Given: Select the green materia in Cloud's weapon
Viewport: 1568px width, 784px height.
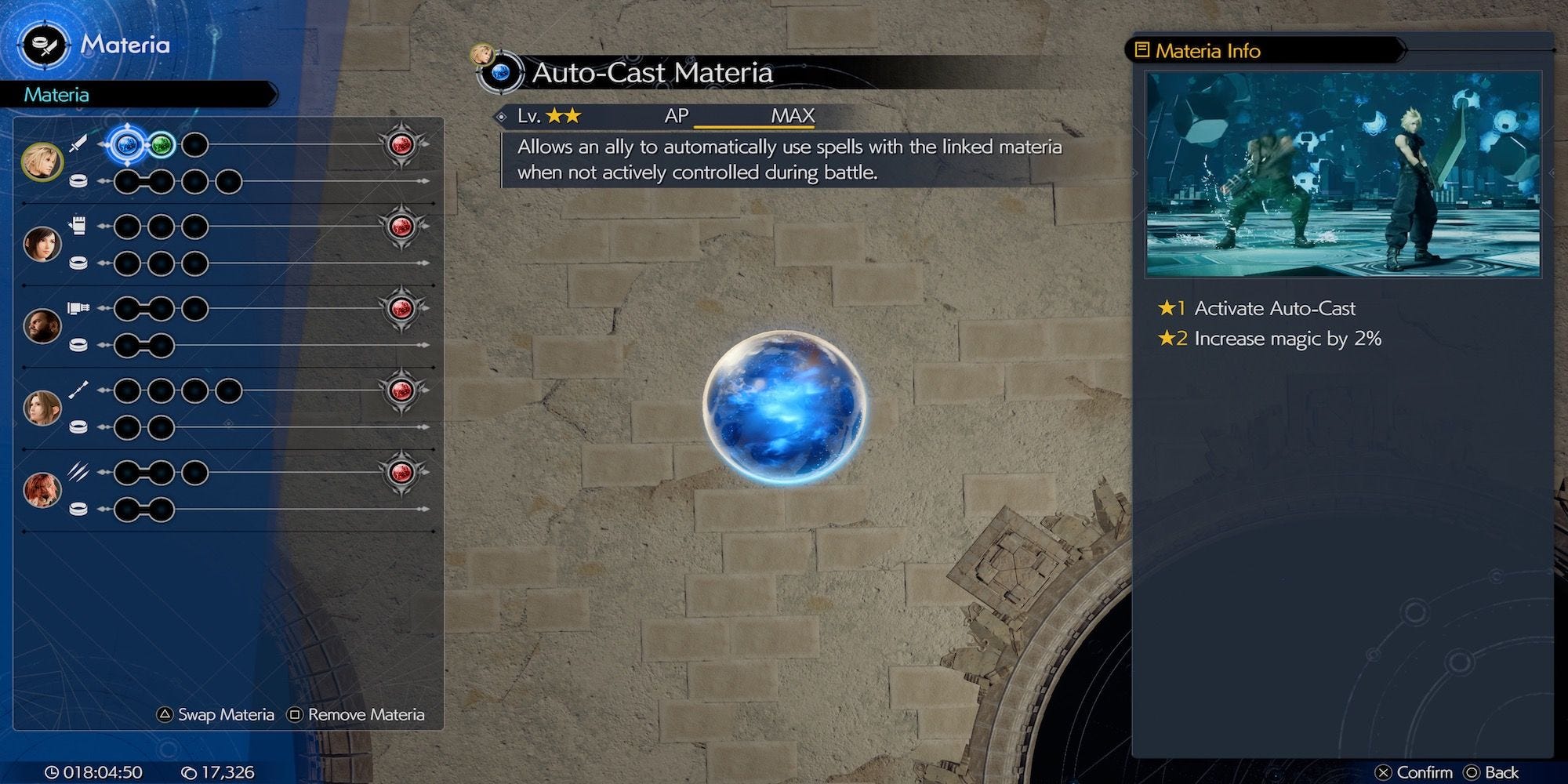Looking at the screenshot, I should tap(162, 144).
